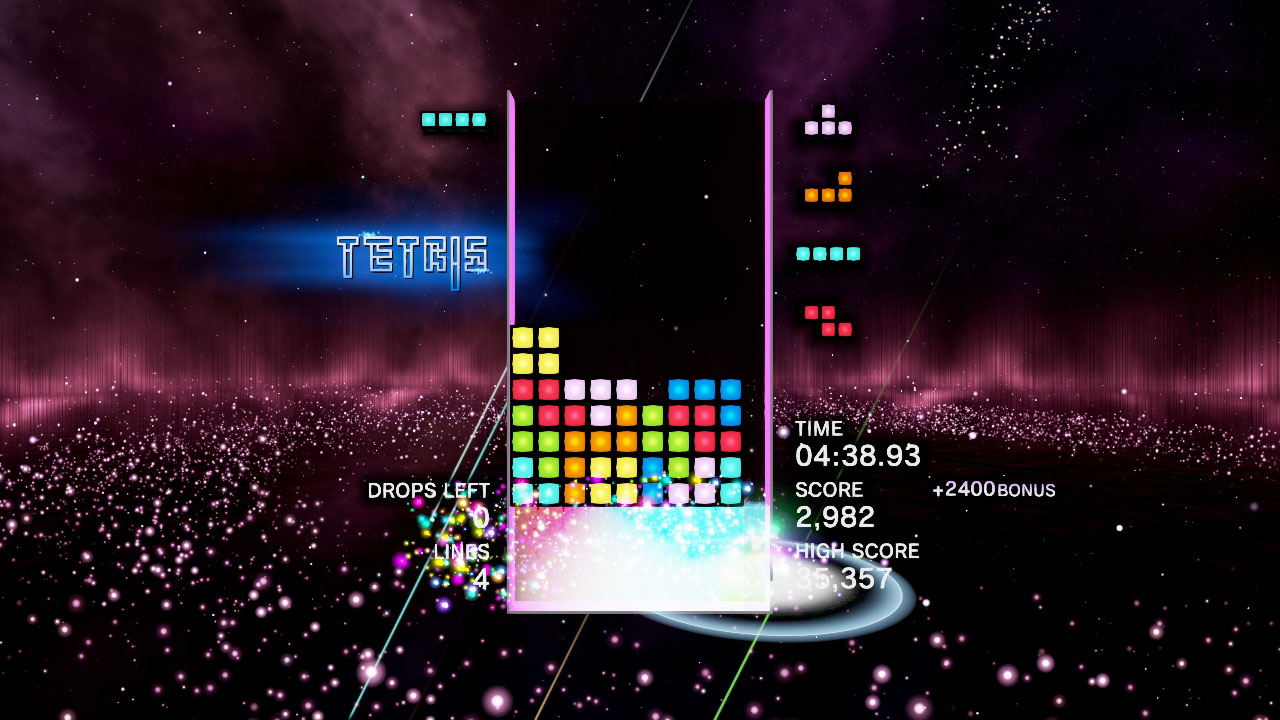Click the purple T-piece in the next queue

tap(828, 123)
